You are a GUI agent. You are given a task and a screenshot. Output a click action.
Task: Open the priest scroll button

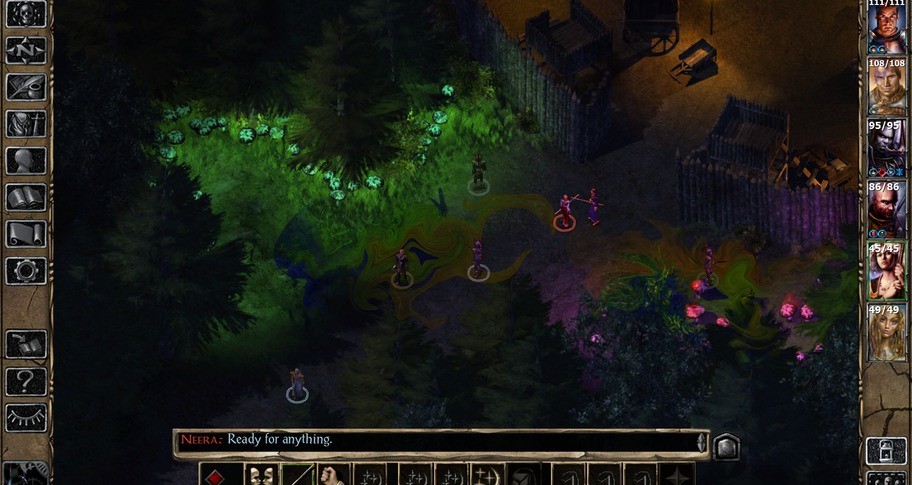pos(26,234)
